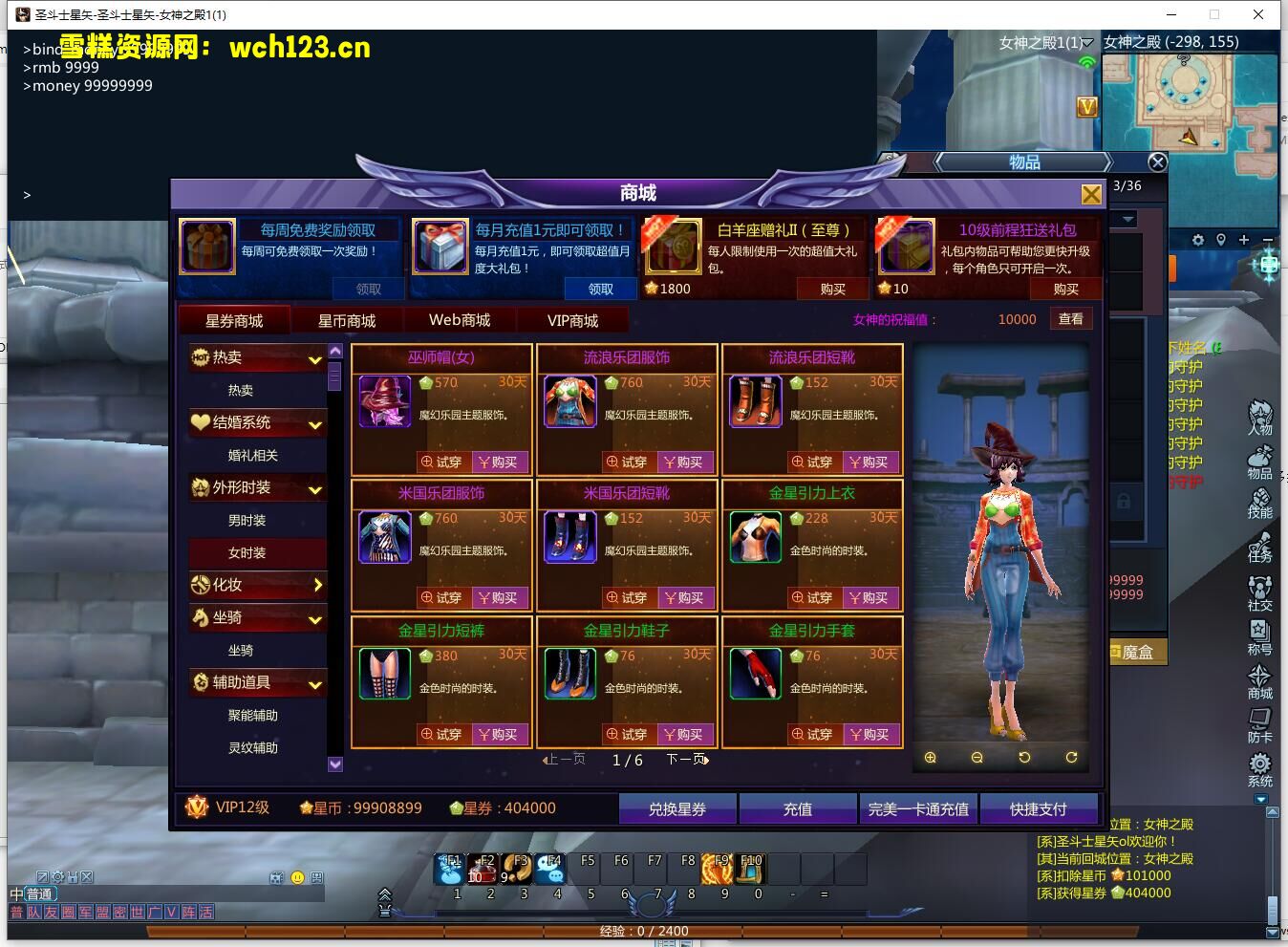This screenshot has width=1288, height=947.
Task: Switch to the Web商城 tab
Action: click(459, 319)
